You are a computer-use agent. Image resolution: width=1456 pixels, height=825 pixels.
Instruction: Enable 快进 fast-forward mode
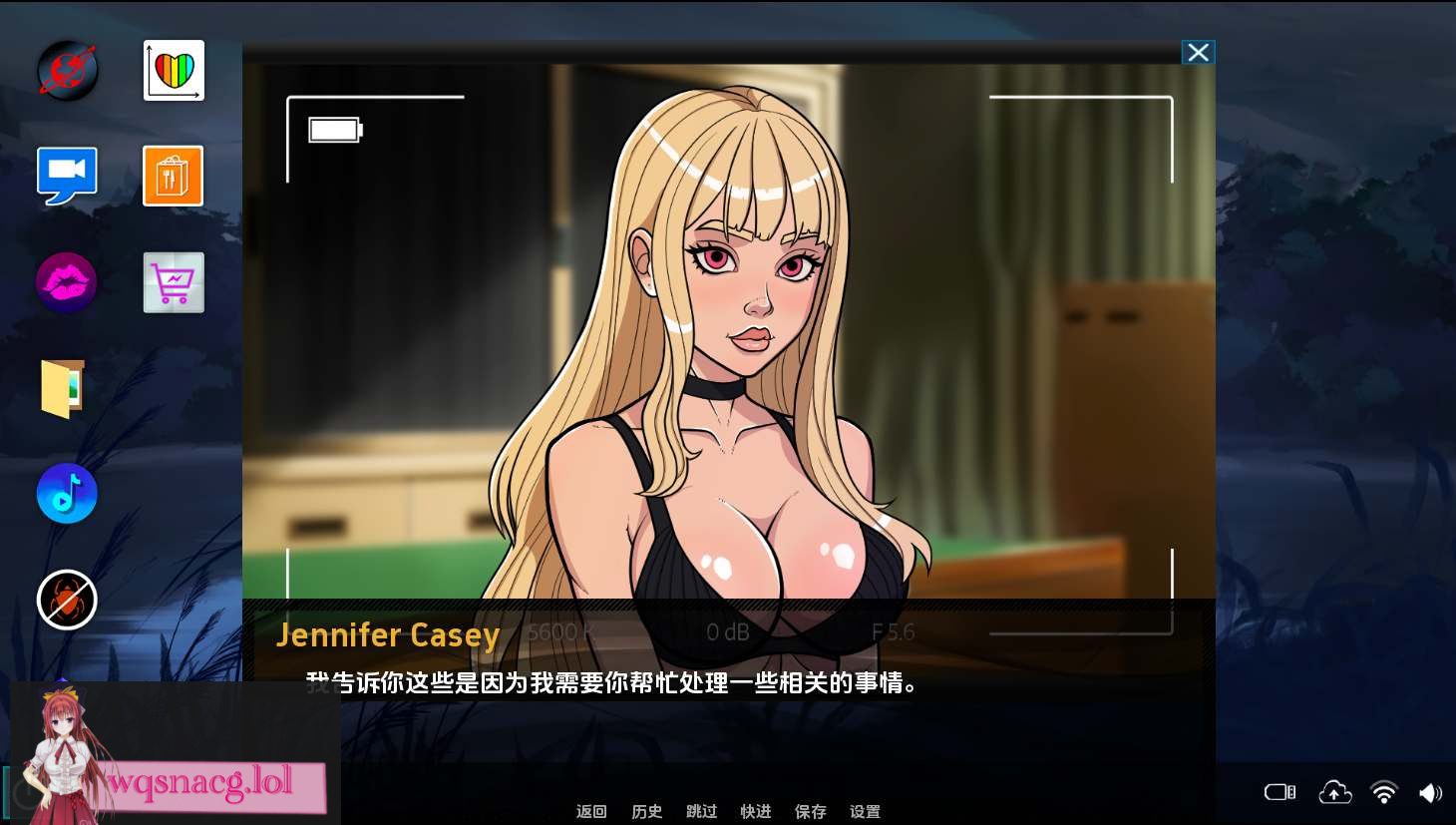(x=756, y=811)
